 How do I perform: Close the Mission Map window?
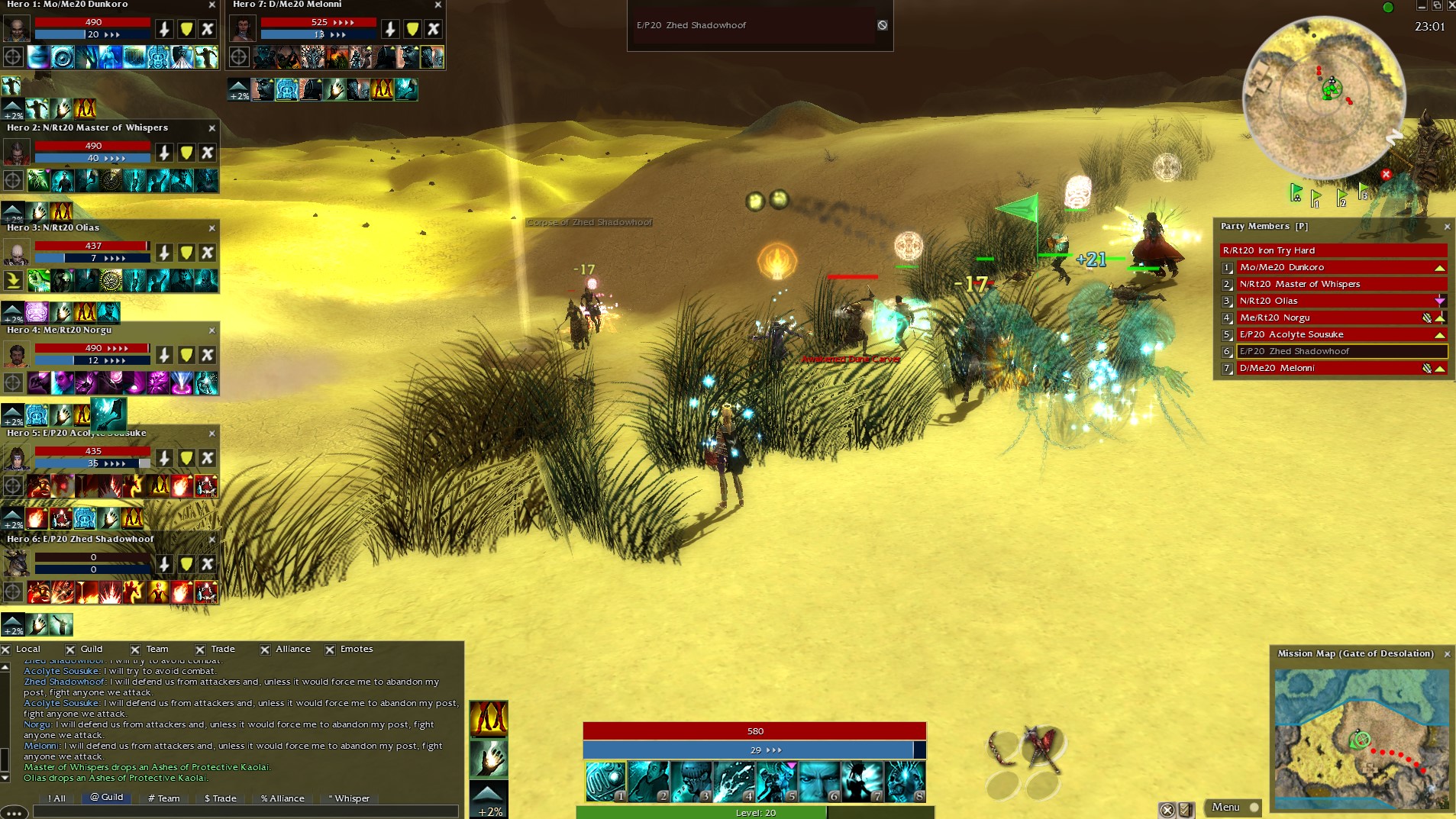point(1447,654)
